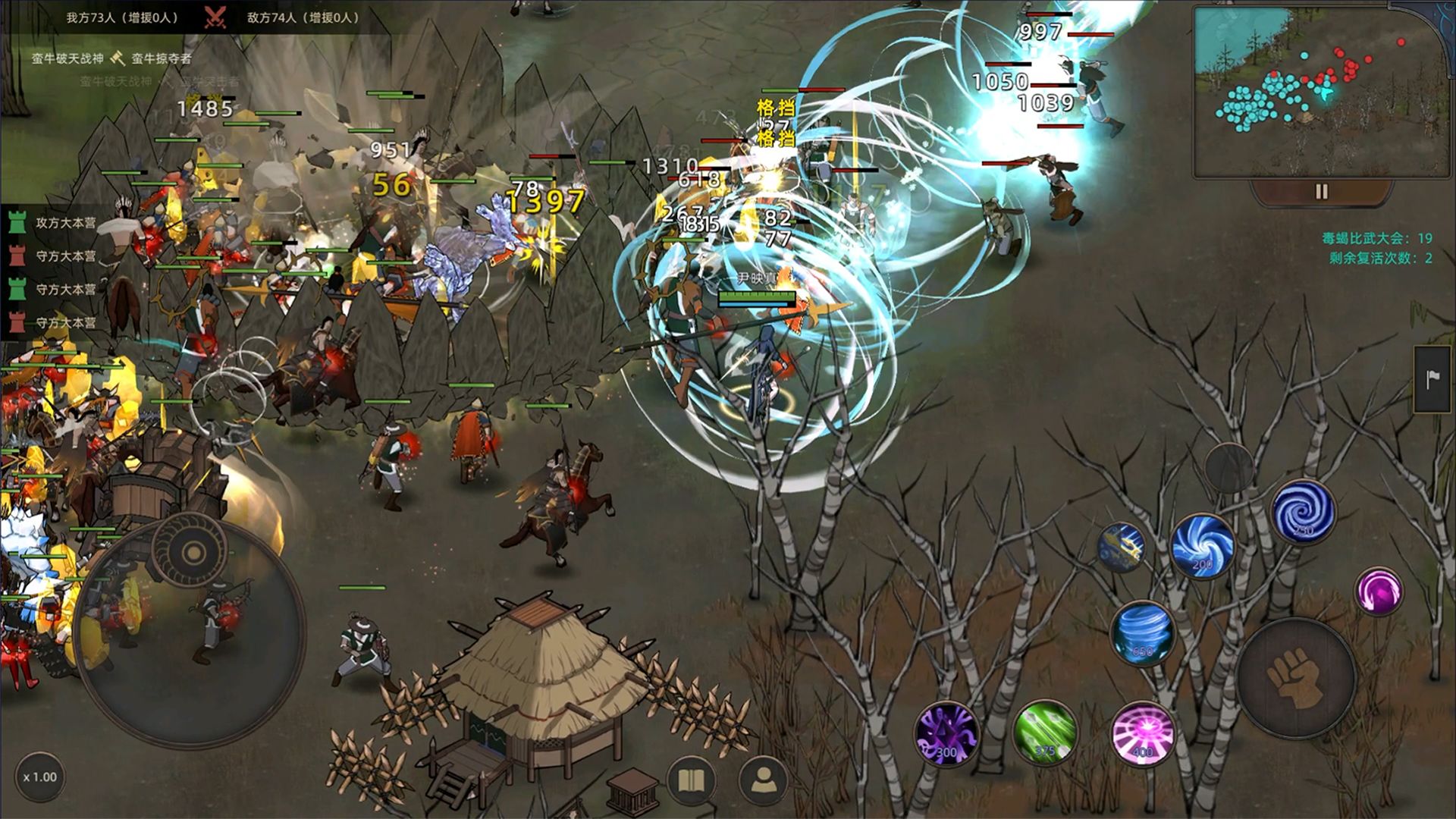Viewport: 1456px width, 819px height.
Task: Use the dark blue spiral skill costing 250
Action: [1303, 512]
